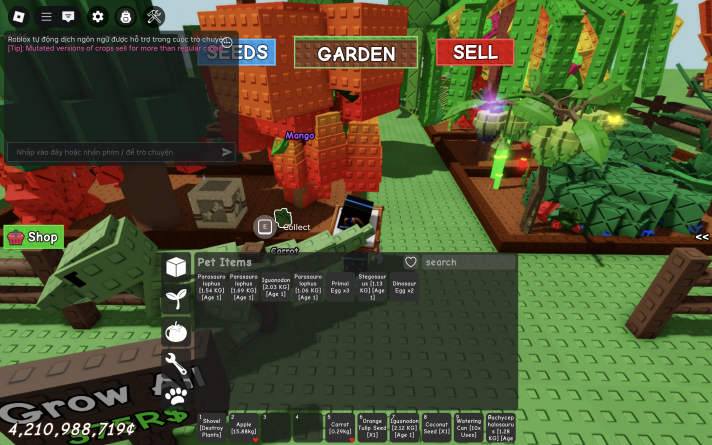Screen dimensions: 712x445
Task: Open the Roblox main menu
Action: 19,16
